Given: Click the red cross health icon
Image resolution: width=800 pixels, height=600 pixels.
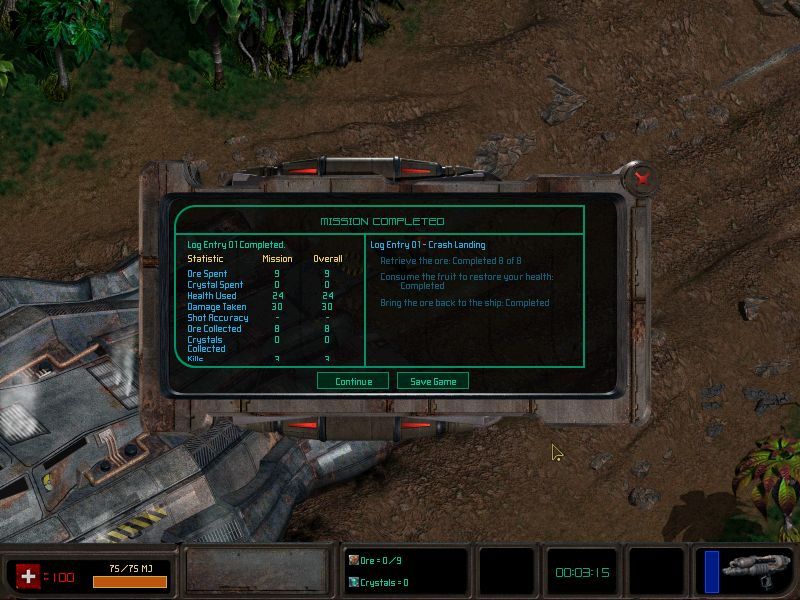Looking at the screenshot, I should (28, 576).
